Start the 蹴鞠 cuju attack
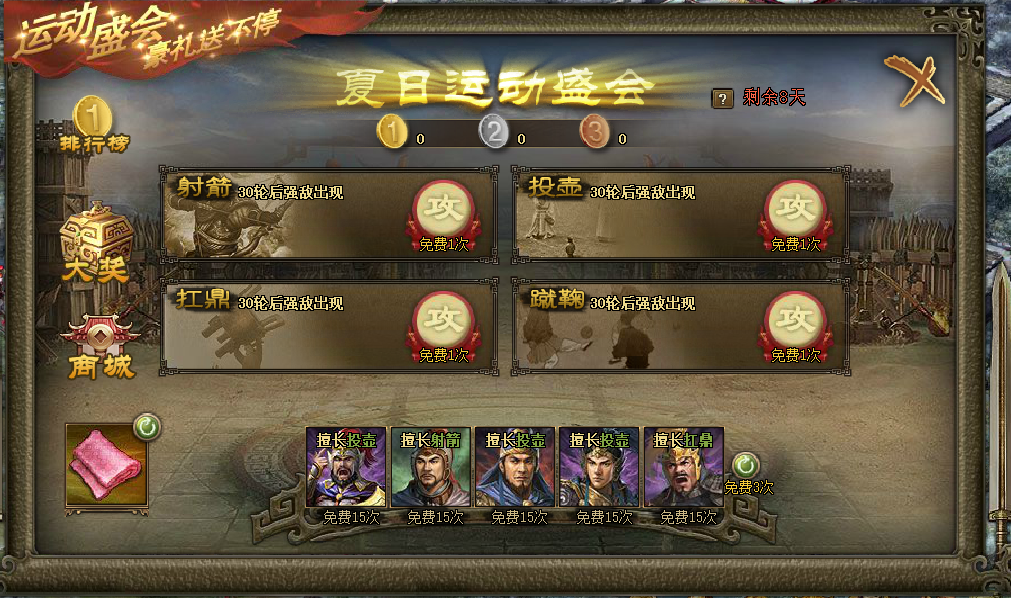 [796, 320]
